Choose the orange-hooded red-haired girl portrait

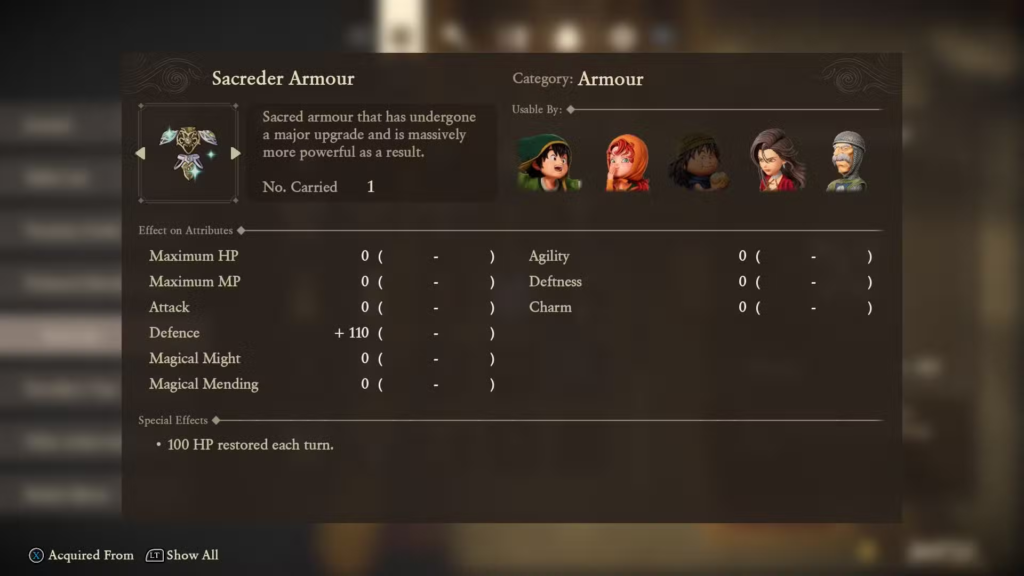pyautogui.click(x=627, y=162)
